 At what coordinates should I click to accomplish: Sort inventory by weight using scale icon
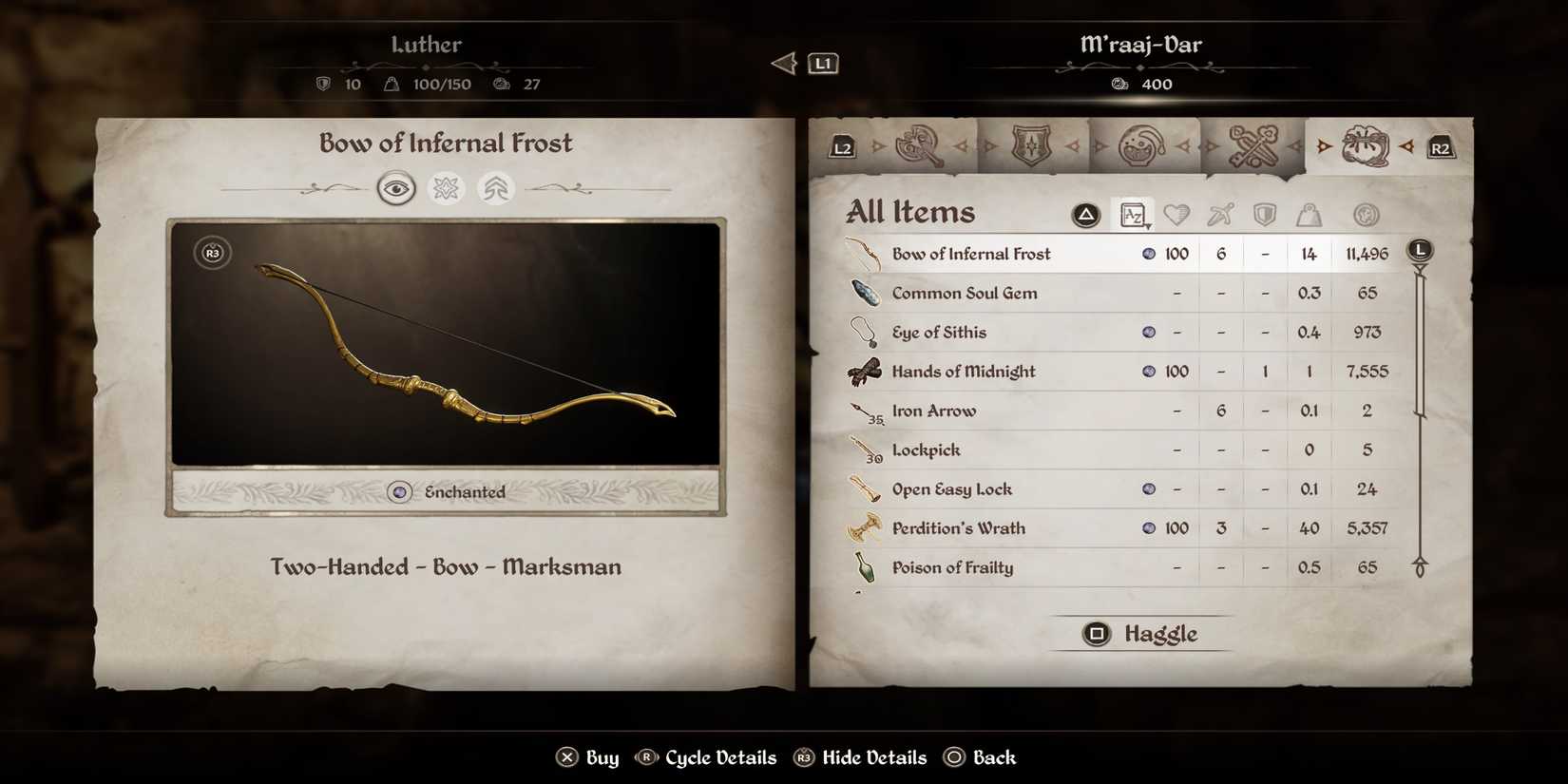pyautogui.click(x=1309, y=214)
